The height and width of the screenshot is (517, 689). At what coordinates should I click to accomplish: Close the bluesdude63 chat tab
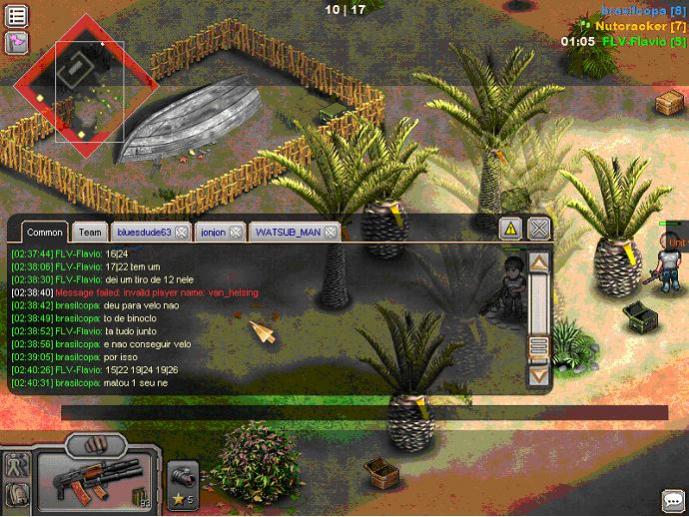182,232
